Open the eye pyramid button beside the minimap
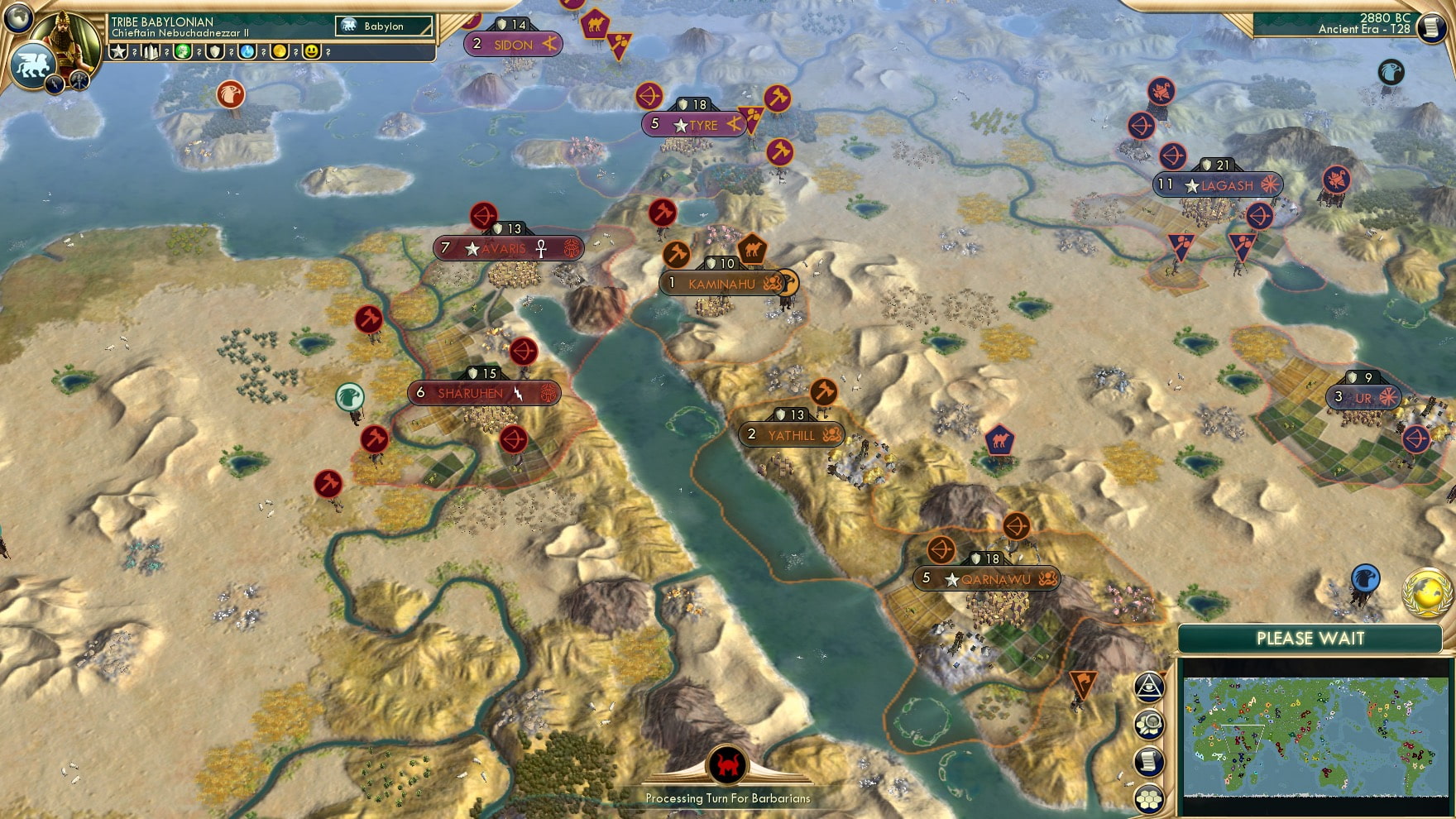The image size is (1456, 819). click(1149, 687)
